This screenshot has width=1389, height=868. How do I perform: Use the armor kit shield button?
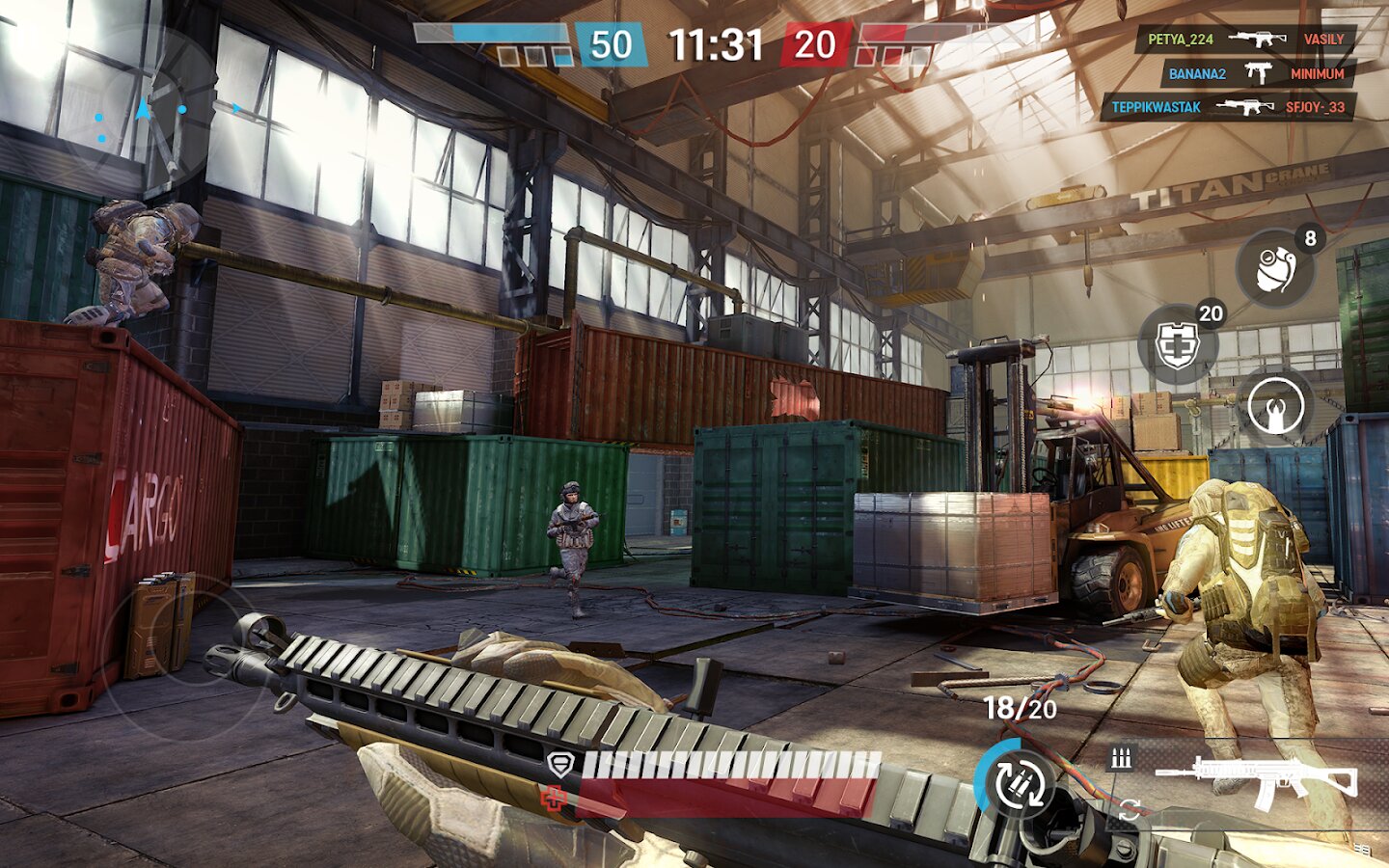(1178, 343)
